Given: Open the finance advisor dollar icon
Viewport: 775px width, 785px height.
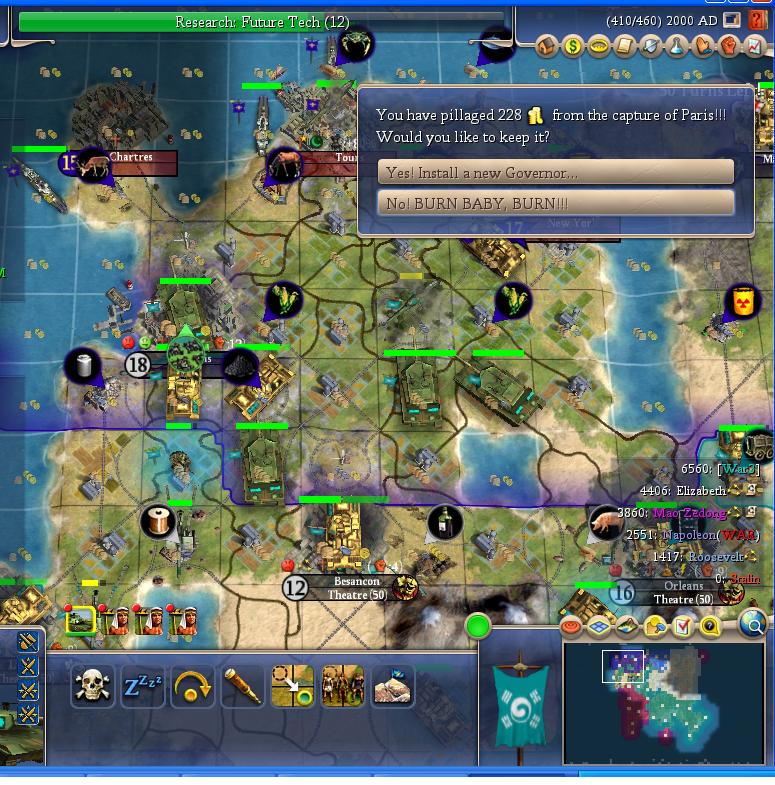Looking at the screenshot, I should [x=572, y=46].
